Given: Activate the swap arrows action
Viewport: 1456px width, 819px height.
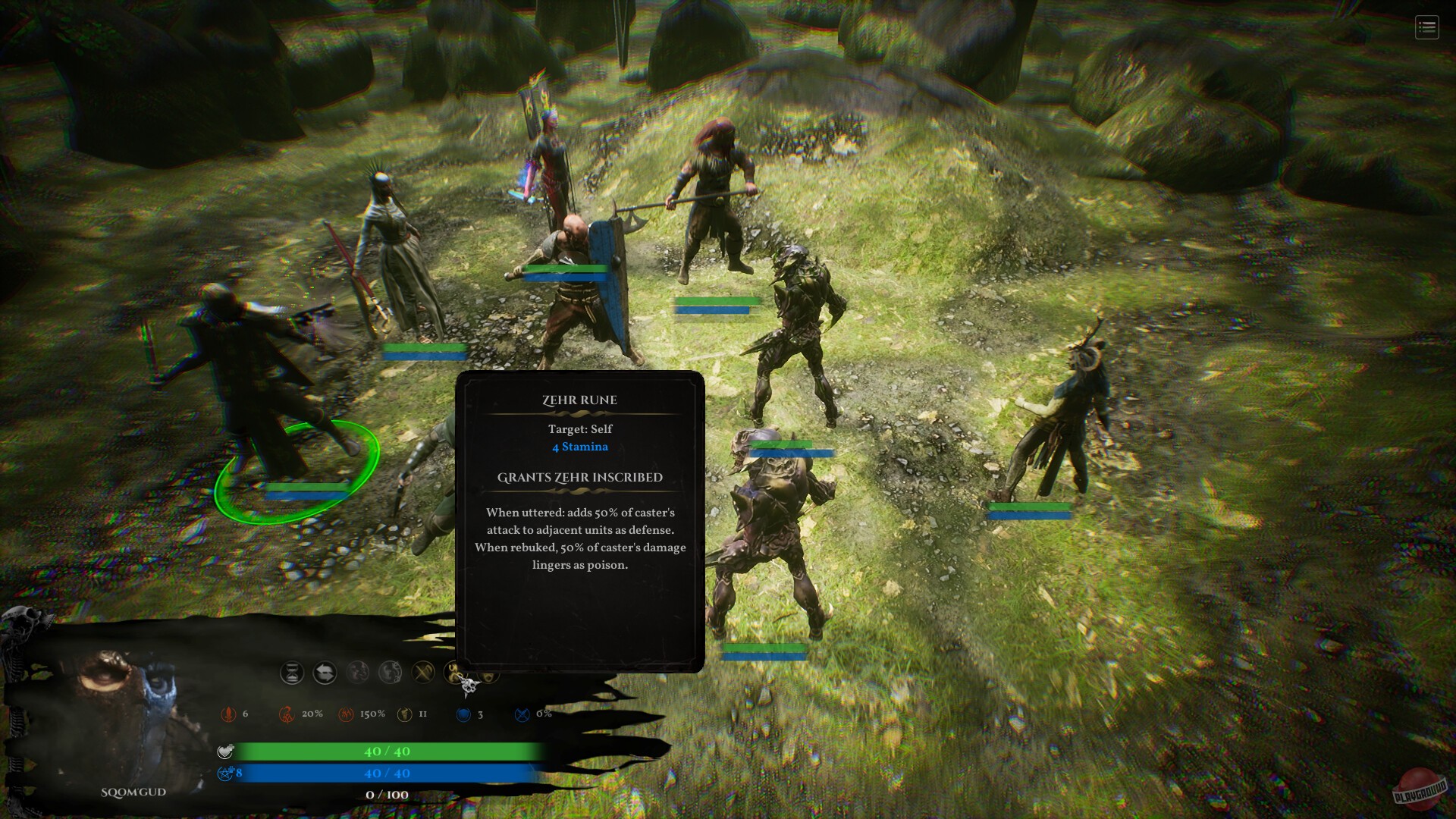Looking at the screenshot, I should click(325, 673).
